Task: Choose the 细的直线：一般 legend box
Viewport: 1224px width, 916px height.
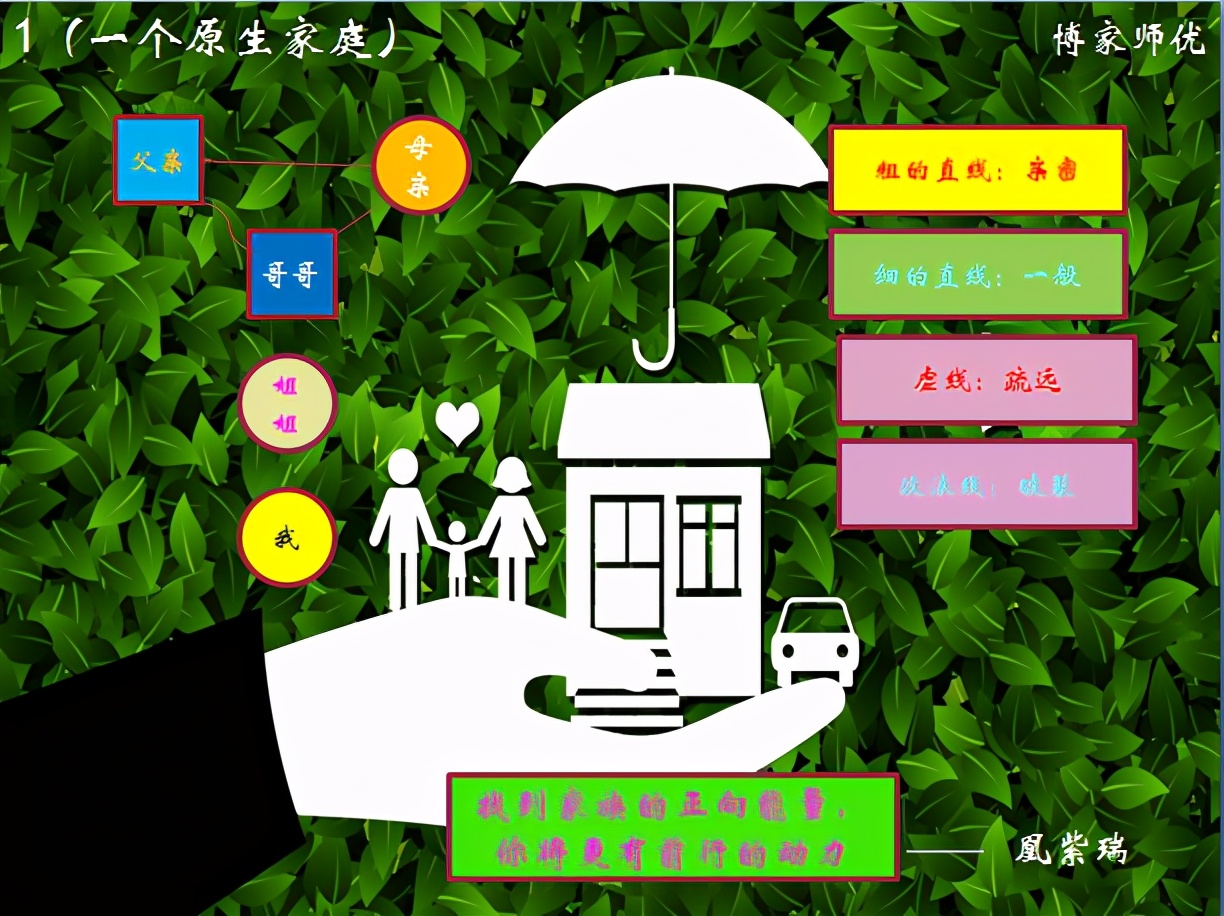Action: pyautogui.click(x=977, y=274)
